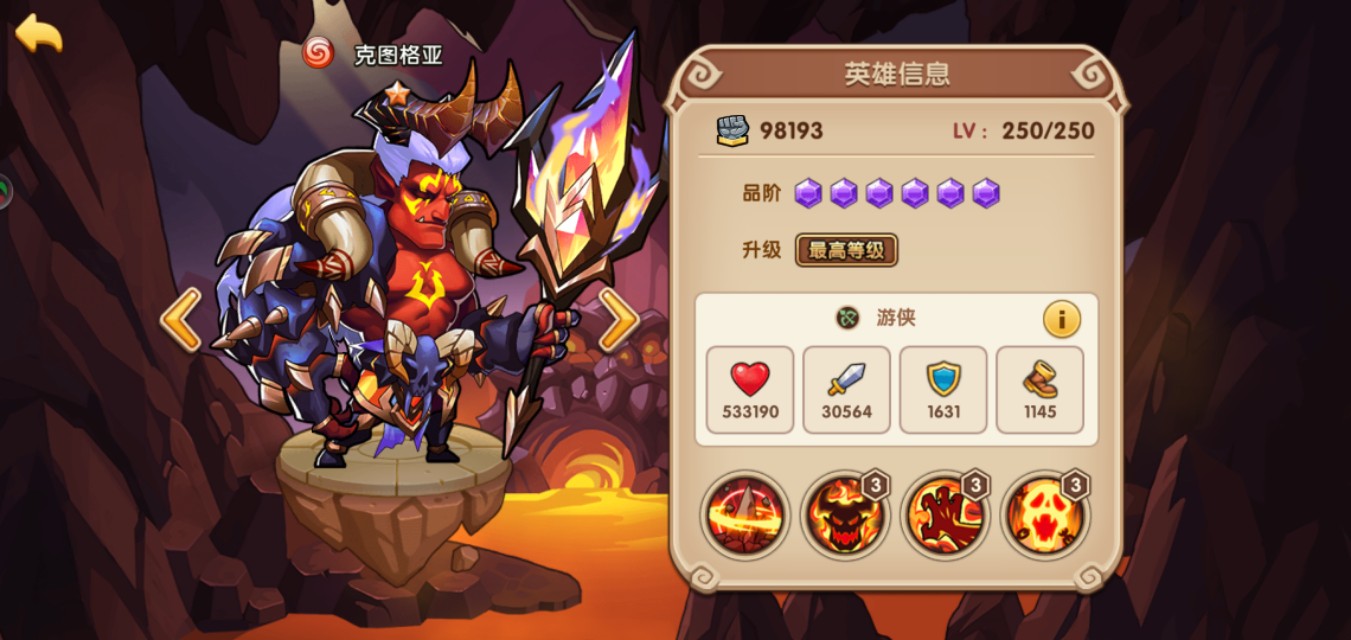This screenshot has height=640, width=1351.
Task: Select the red heart health stat
Action: pos(750,390)
